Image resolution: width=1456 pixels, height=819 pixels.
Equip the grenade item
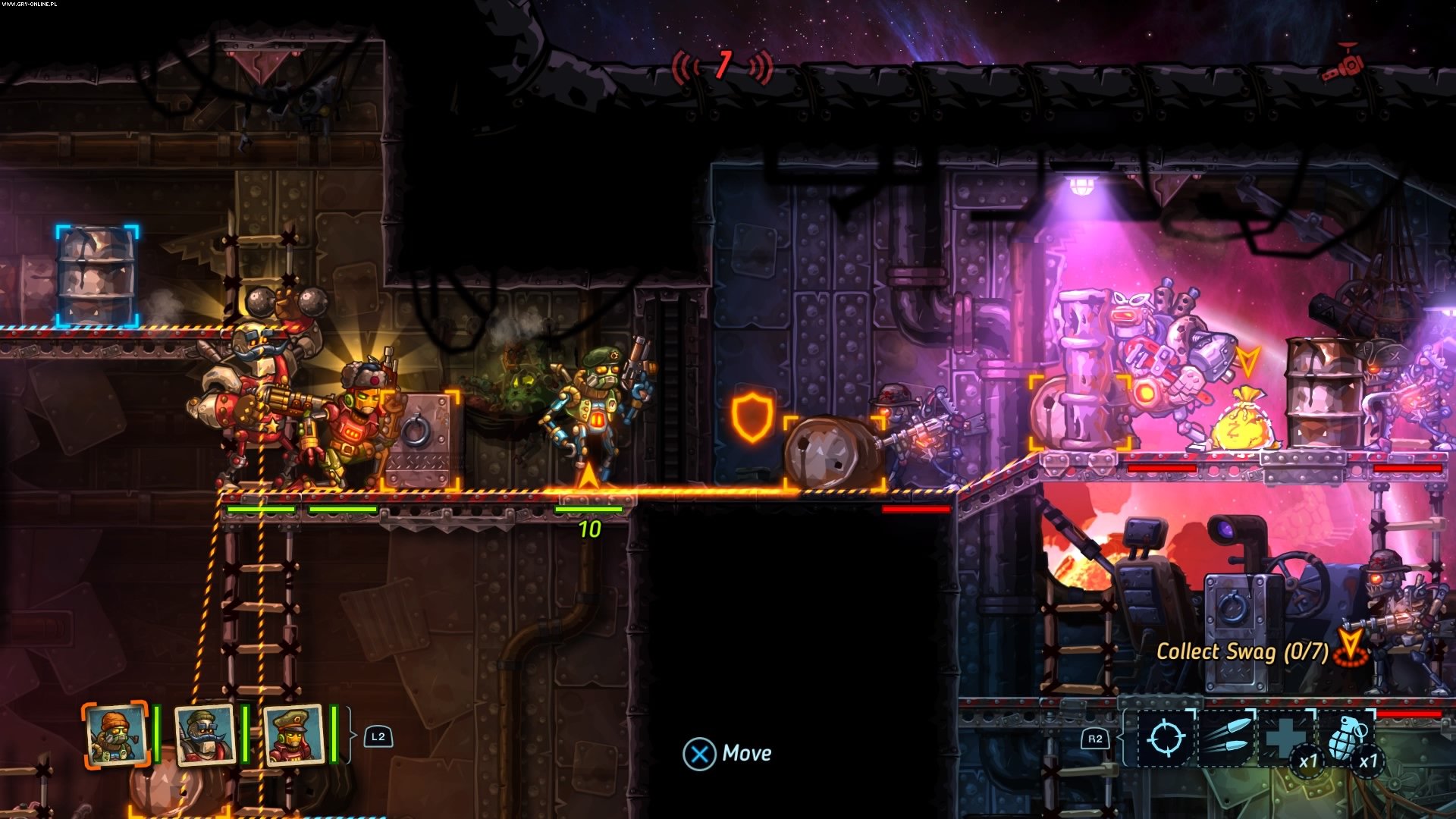1348,737
